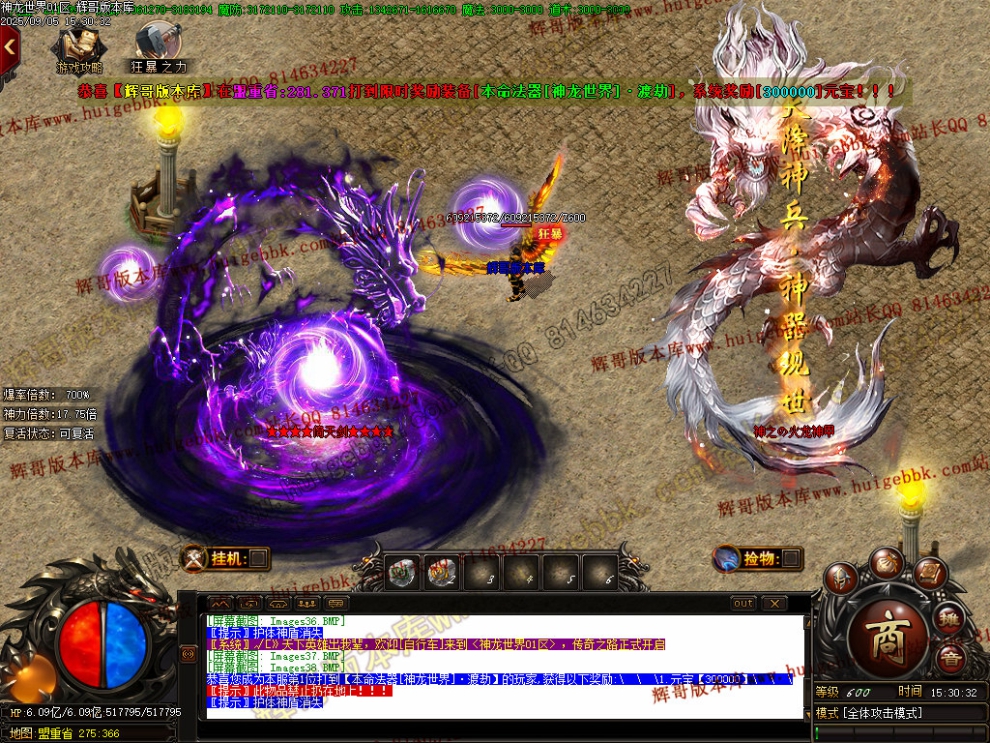Close the chat panel with X
Screen dimensions: 990x743
[x=774, y=604]
